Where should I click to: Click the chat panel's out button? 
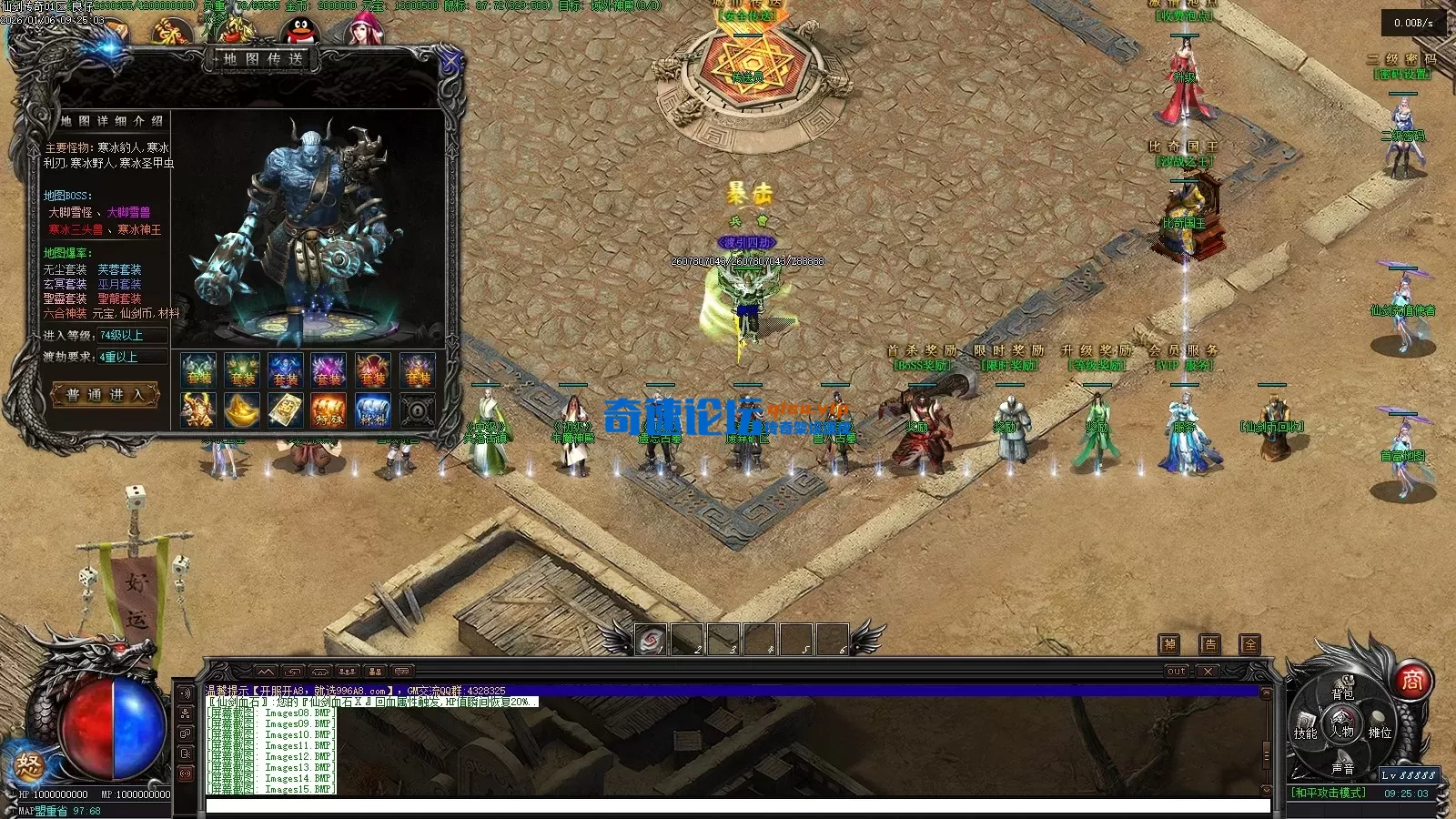[1176, 672]
